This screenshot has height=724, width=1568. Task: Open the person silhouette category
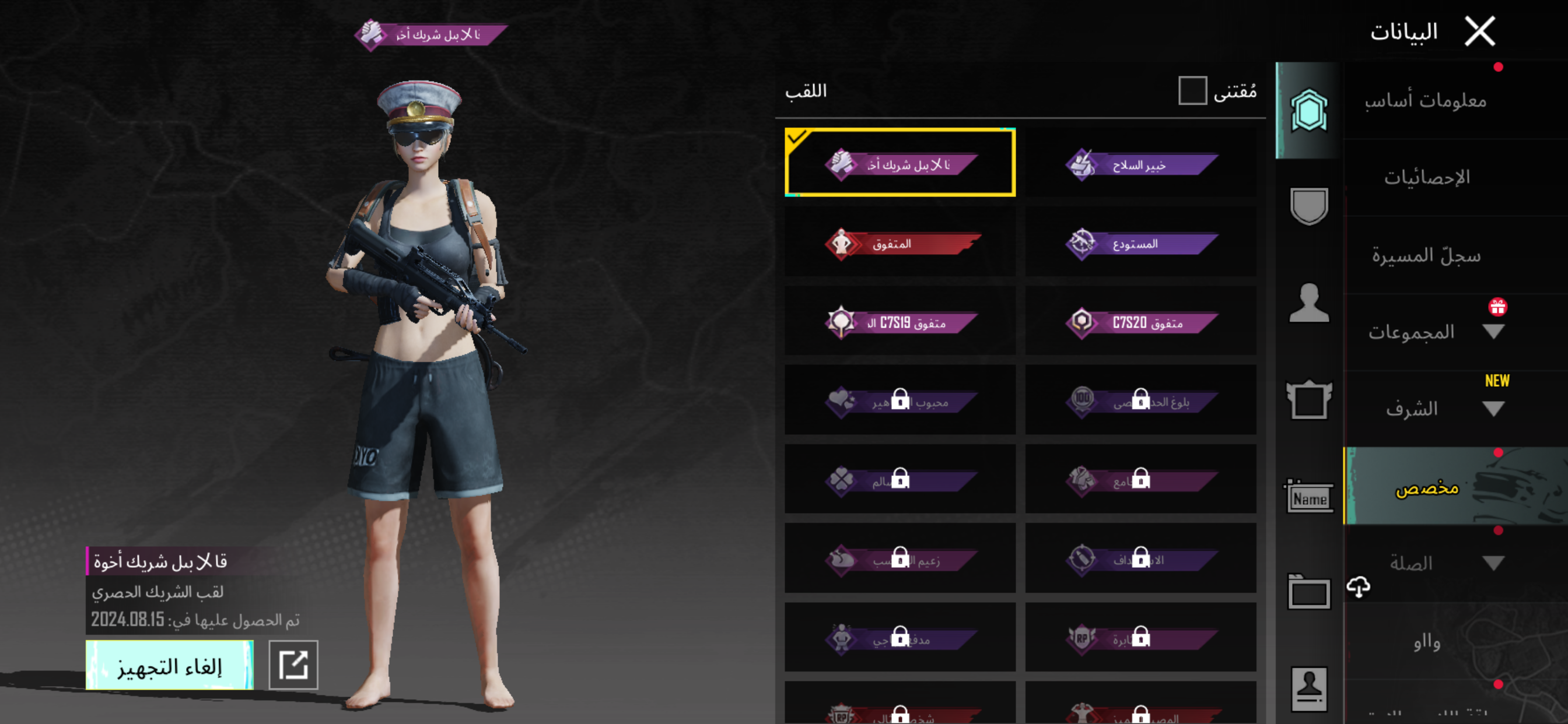1308,303
